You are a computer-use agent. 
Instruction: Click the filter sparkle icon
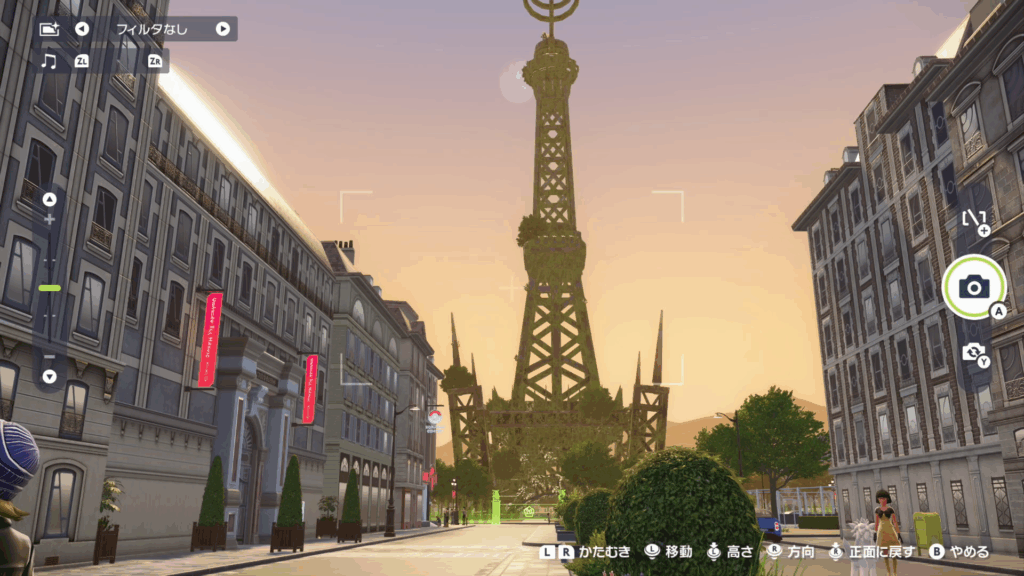[x=49, y=29]
